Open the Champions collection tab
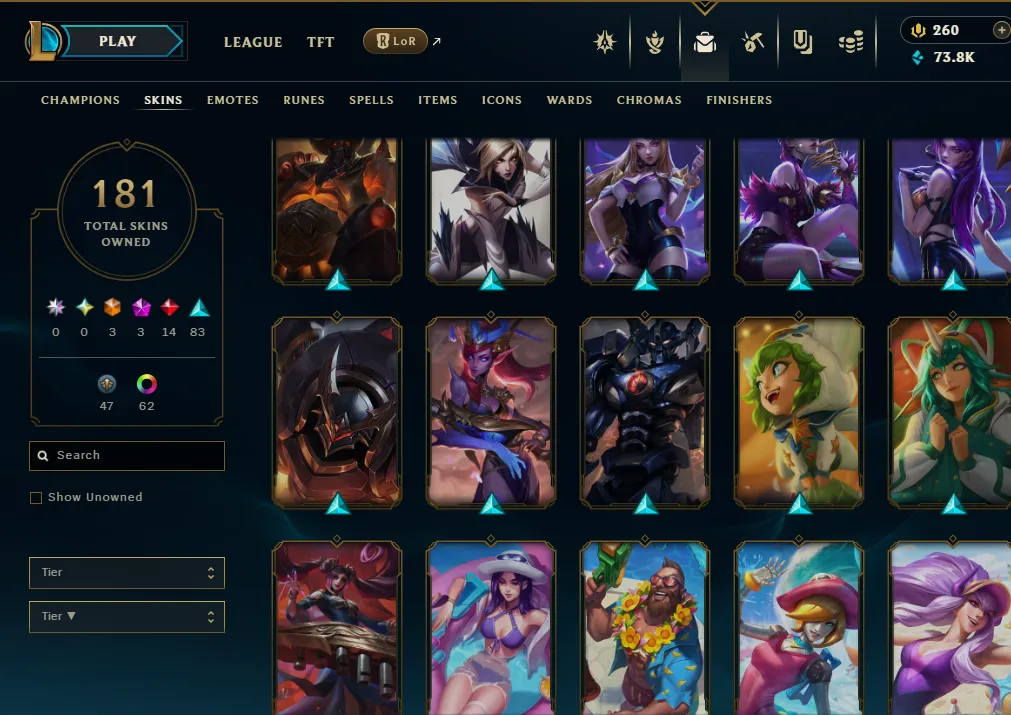This screenshot has width=1011, height=715. 80,100
